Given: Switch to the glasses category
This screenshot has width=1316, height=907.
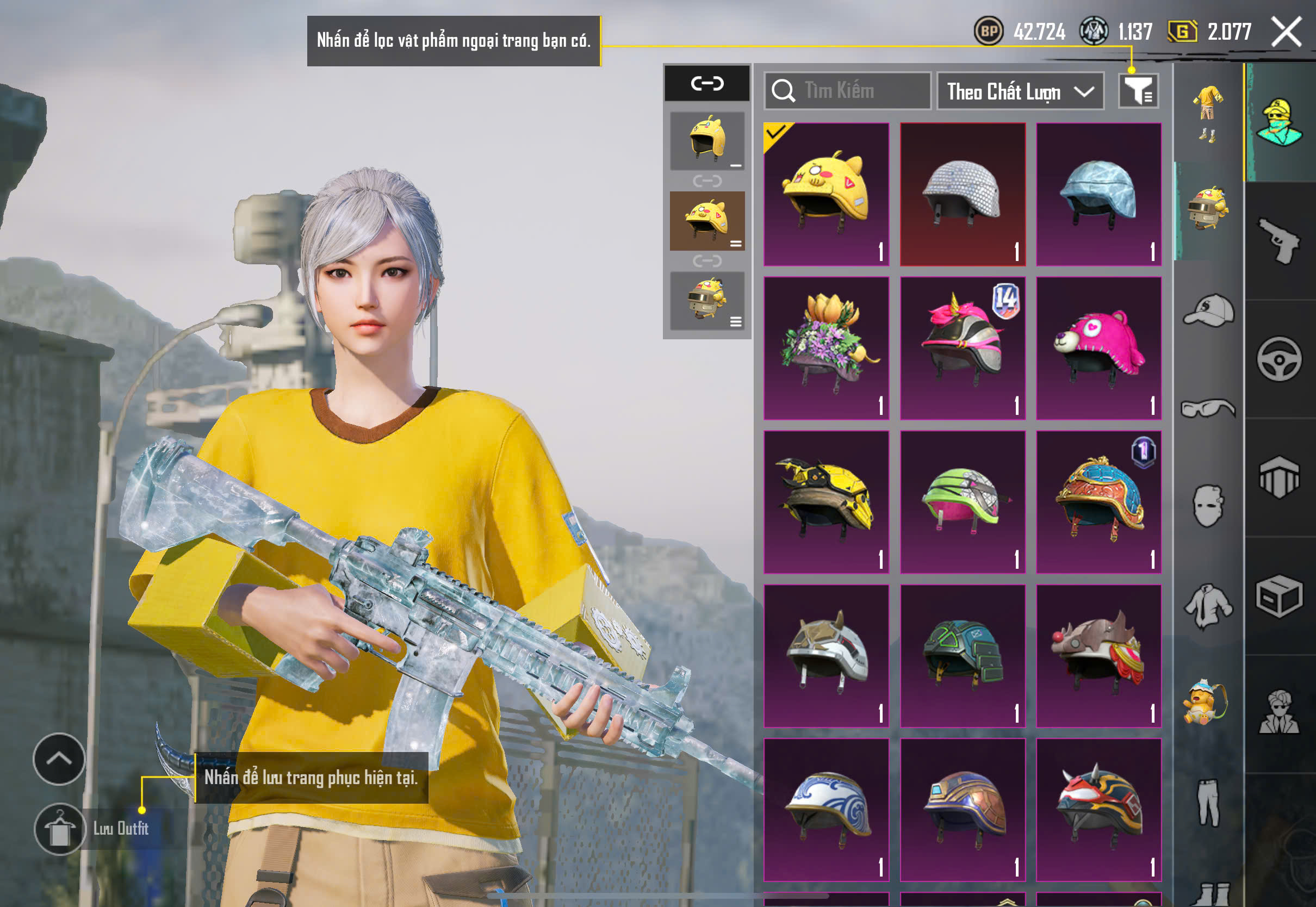Looking at the screenshot, I should (1208, 408).
